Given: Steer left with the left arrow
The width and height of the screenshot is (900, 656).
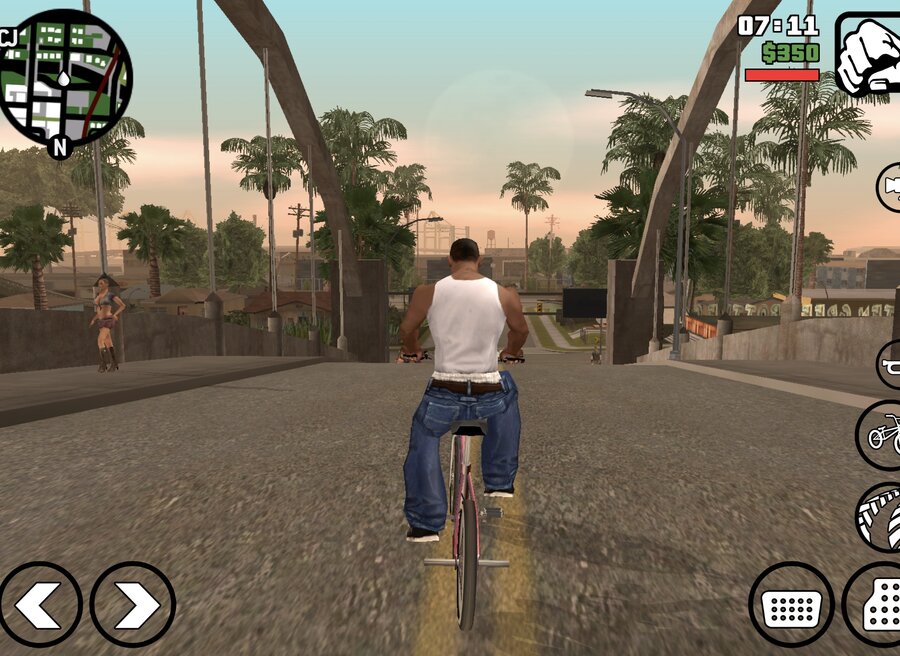Looking at the screenshot, I should (x=40, y=604).
